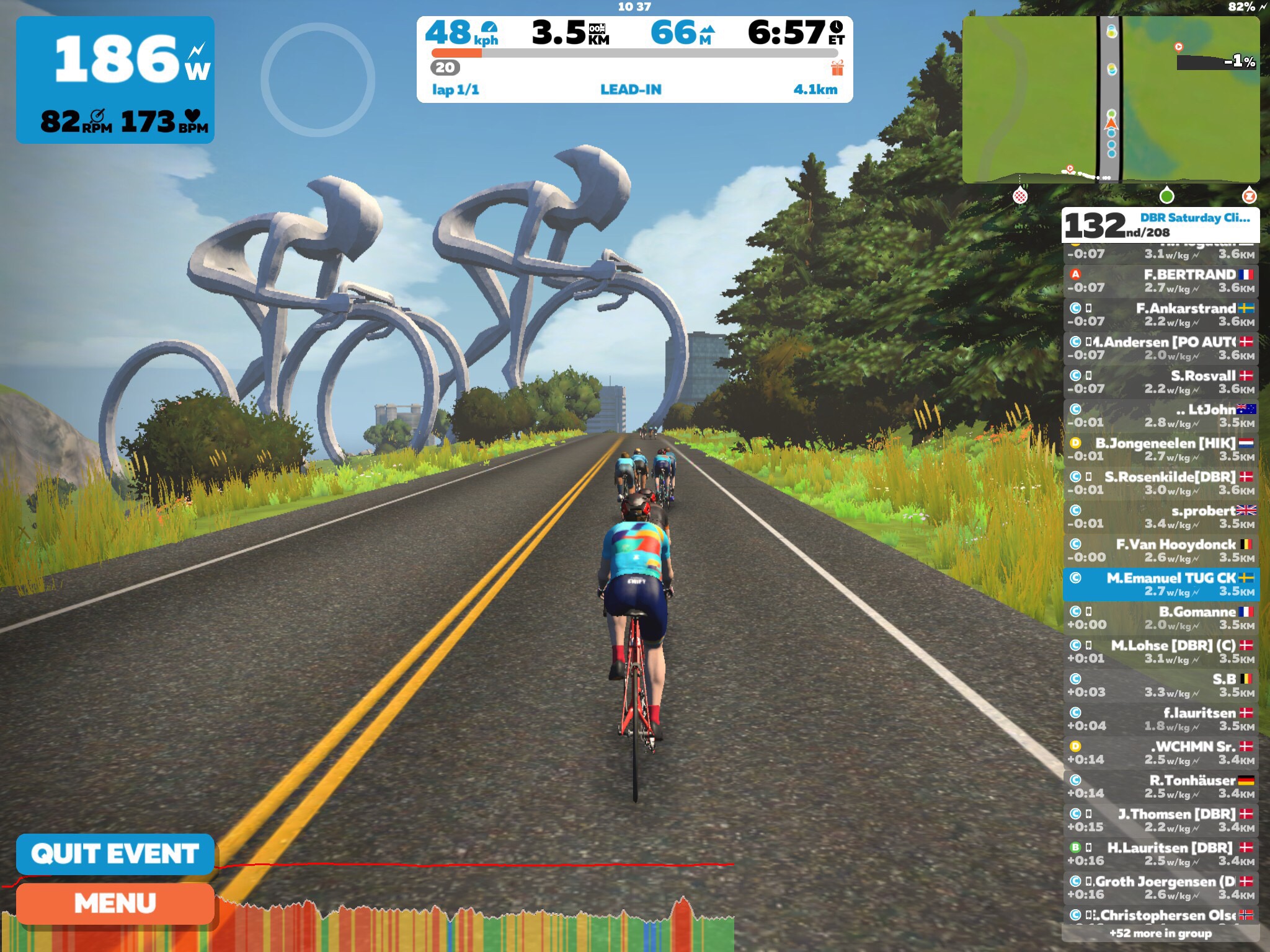Image resolution: width=1270 pixels, height=952 pixels.
Task: Select S.Rosenkilde[DBR] rider entry
Action: (1161, 483)
